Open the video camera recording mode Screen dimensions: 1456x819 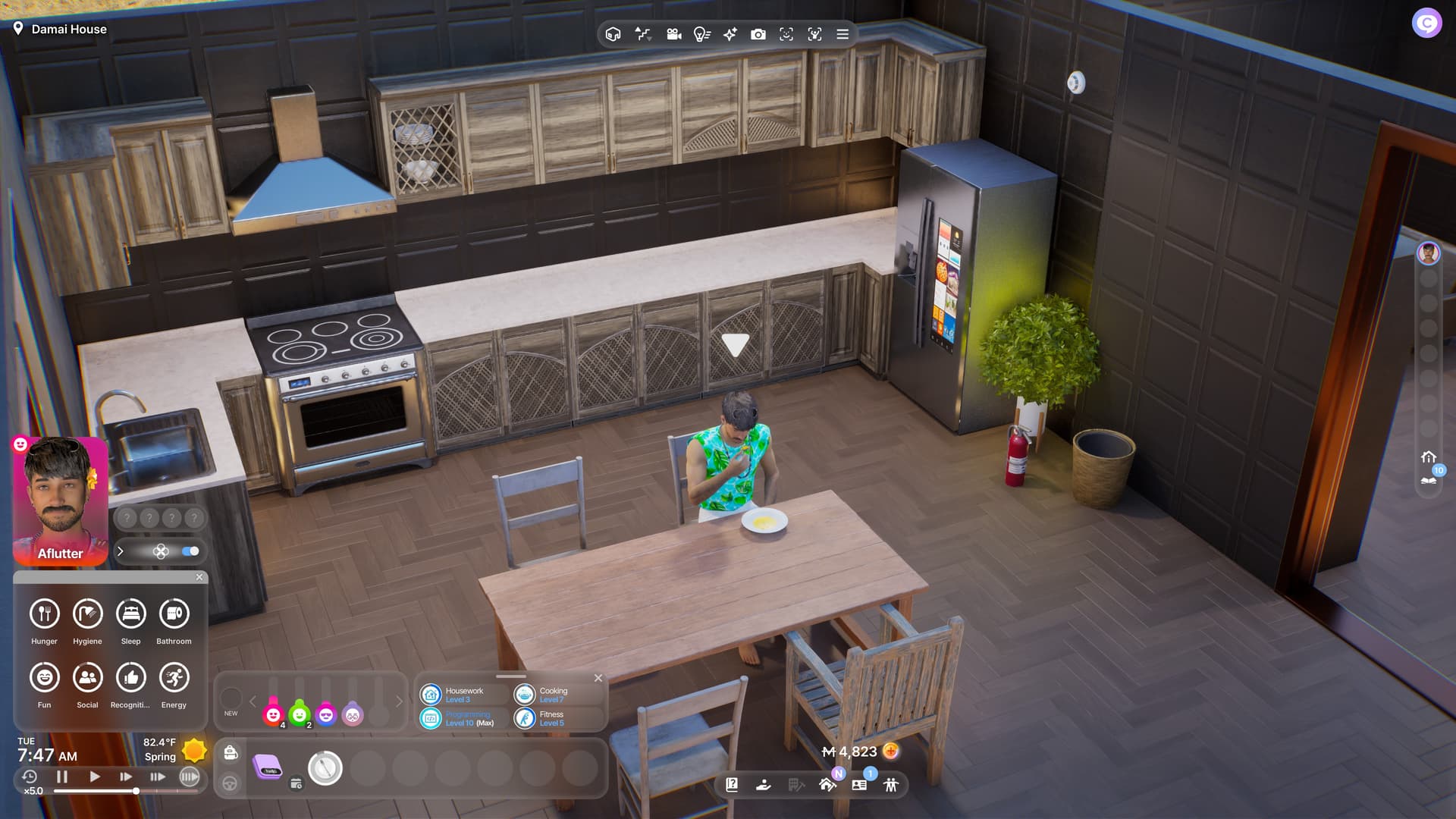tap(673, 34)
